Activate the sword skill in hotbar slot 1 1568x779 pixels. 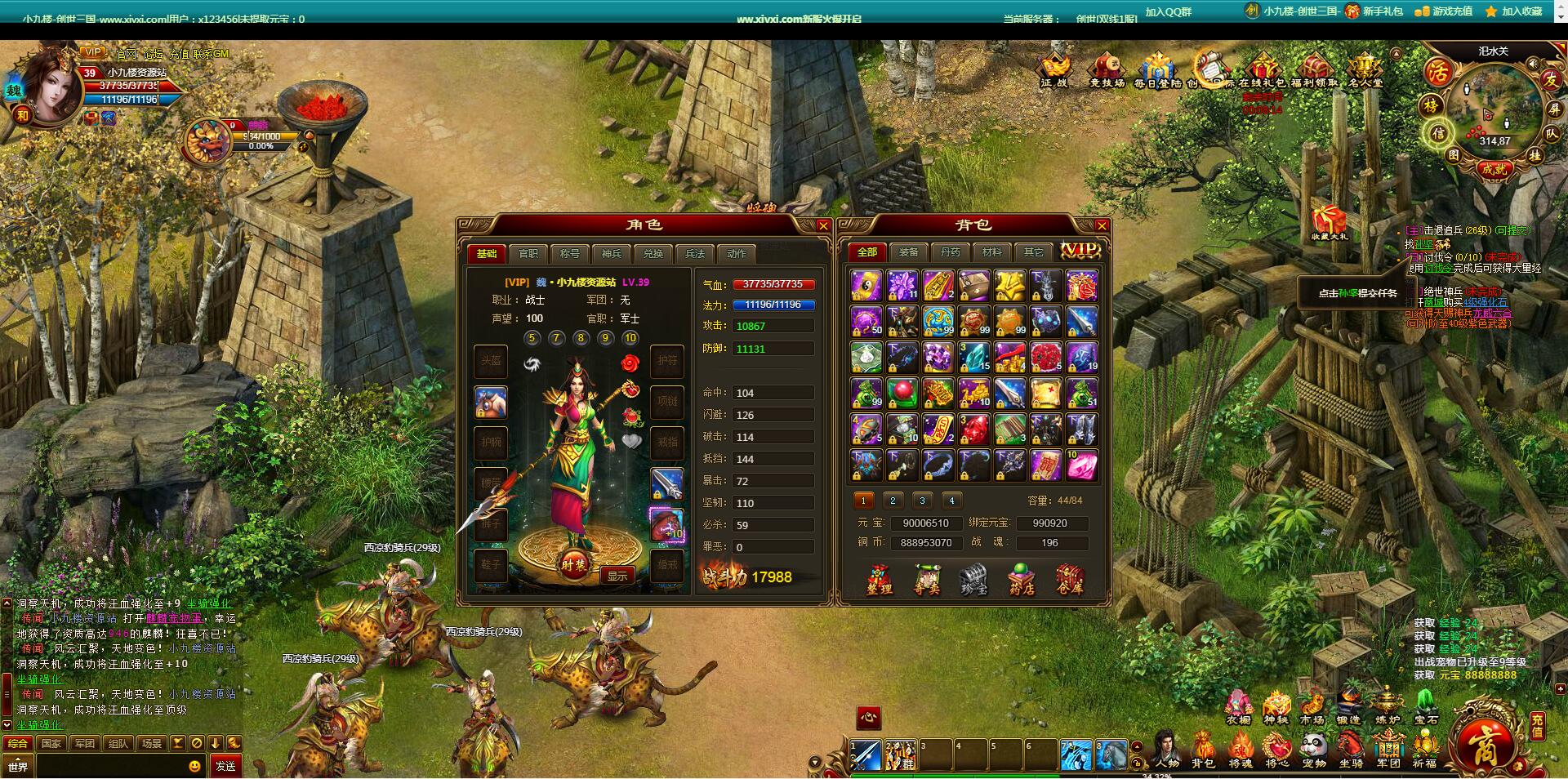click(865, 755)
